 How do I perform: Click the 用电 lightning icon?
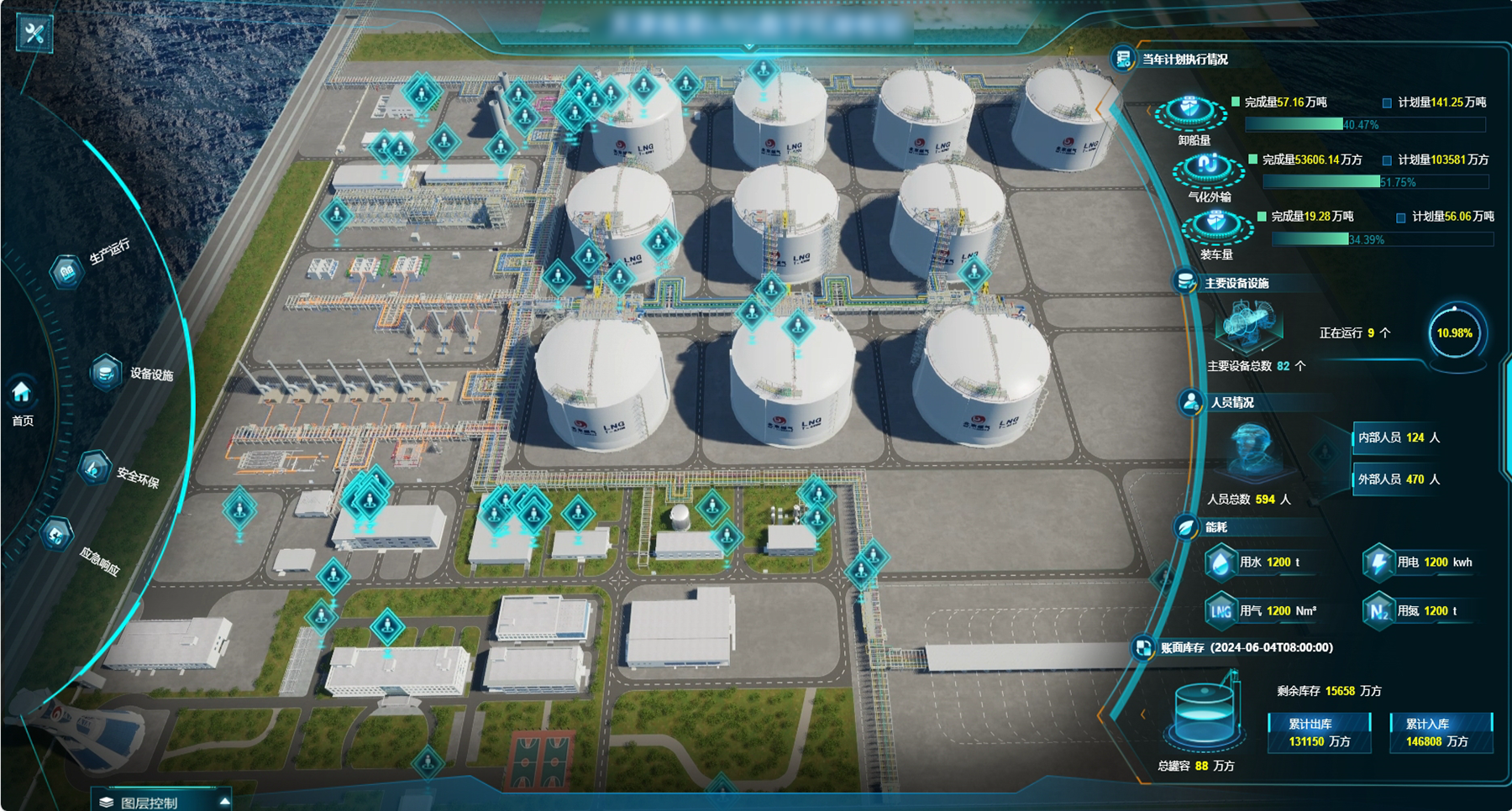[x=1378, y=562]
